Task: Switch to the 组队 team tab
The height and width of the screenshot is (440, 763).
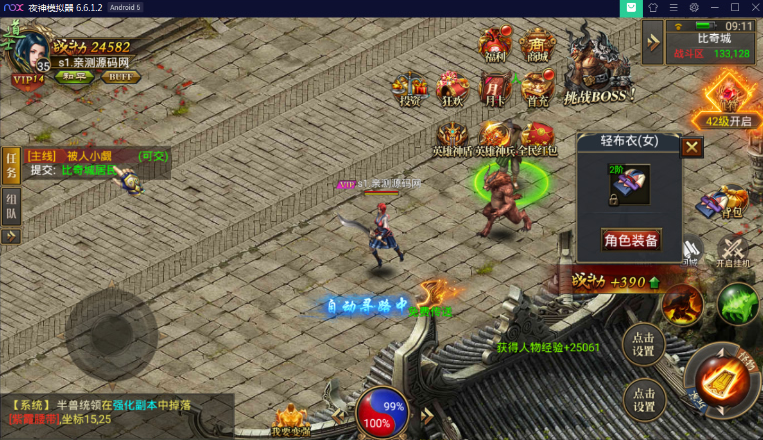Action: click(11, 205)
